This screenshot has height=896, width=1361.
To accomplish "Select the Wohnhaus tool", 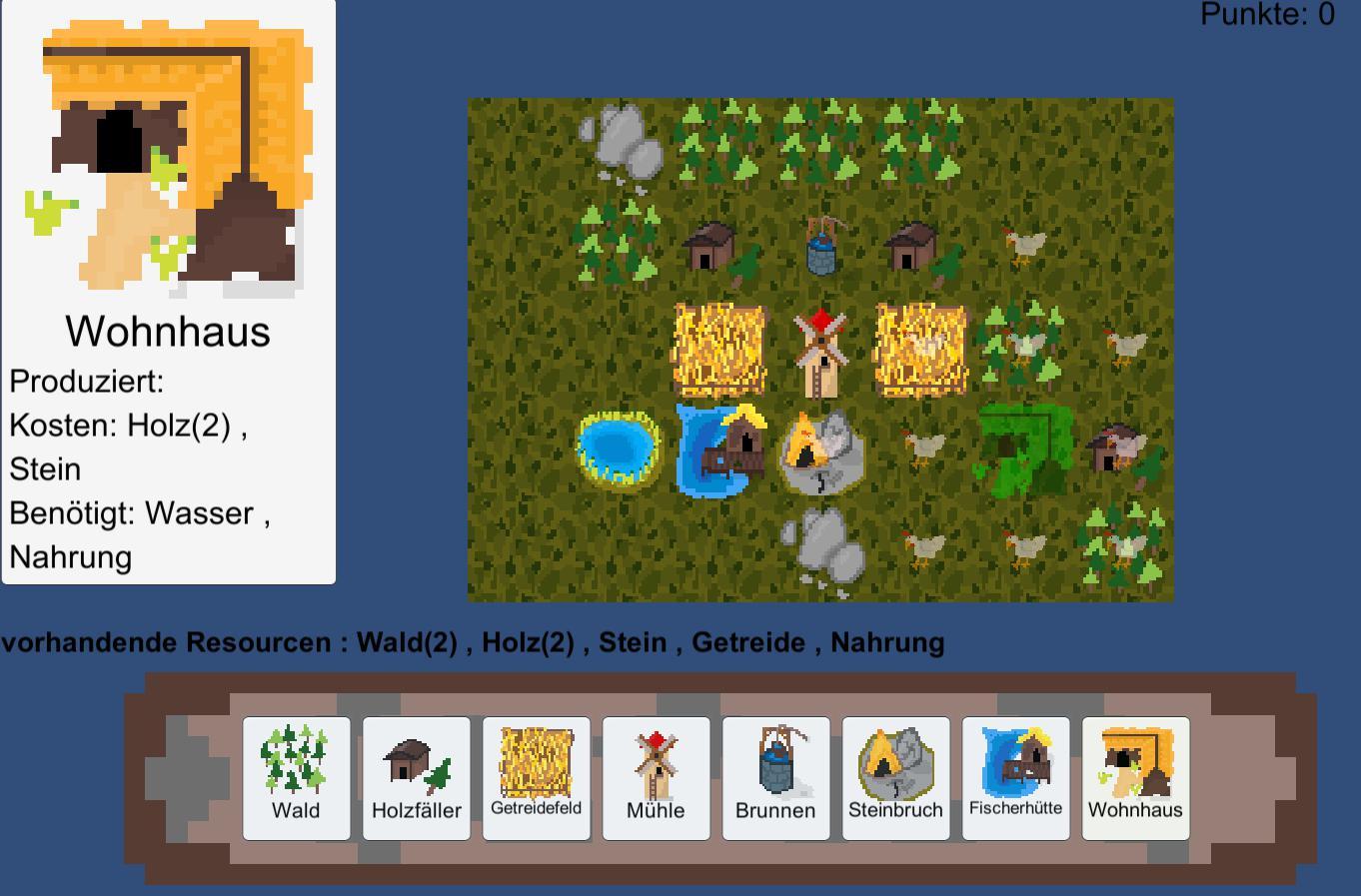I will point(1135,779).
